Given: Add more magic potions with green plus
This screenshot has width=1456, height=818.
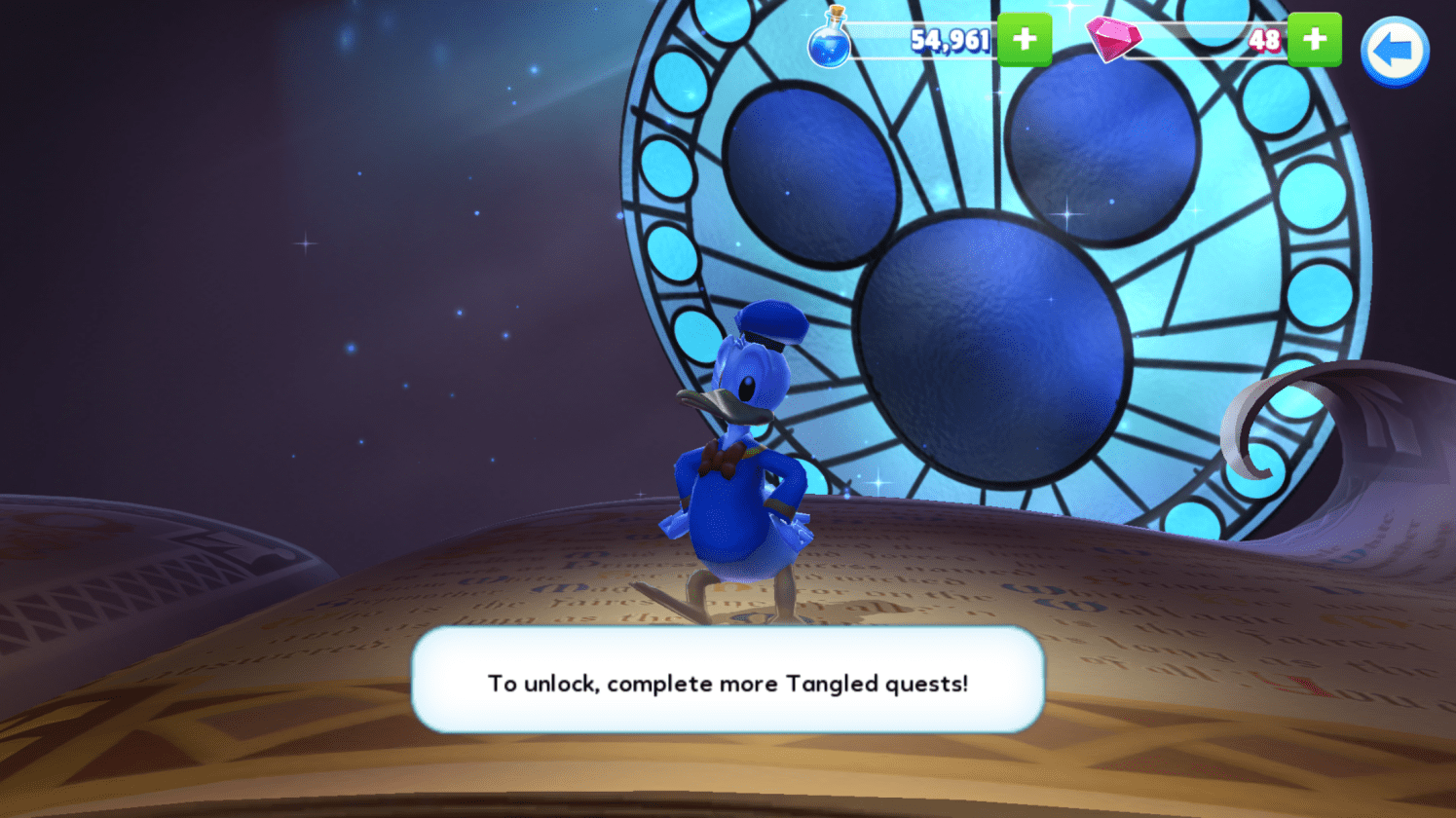Looking at the screenshot, I should [x=1024, y=40].
